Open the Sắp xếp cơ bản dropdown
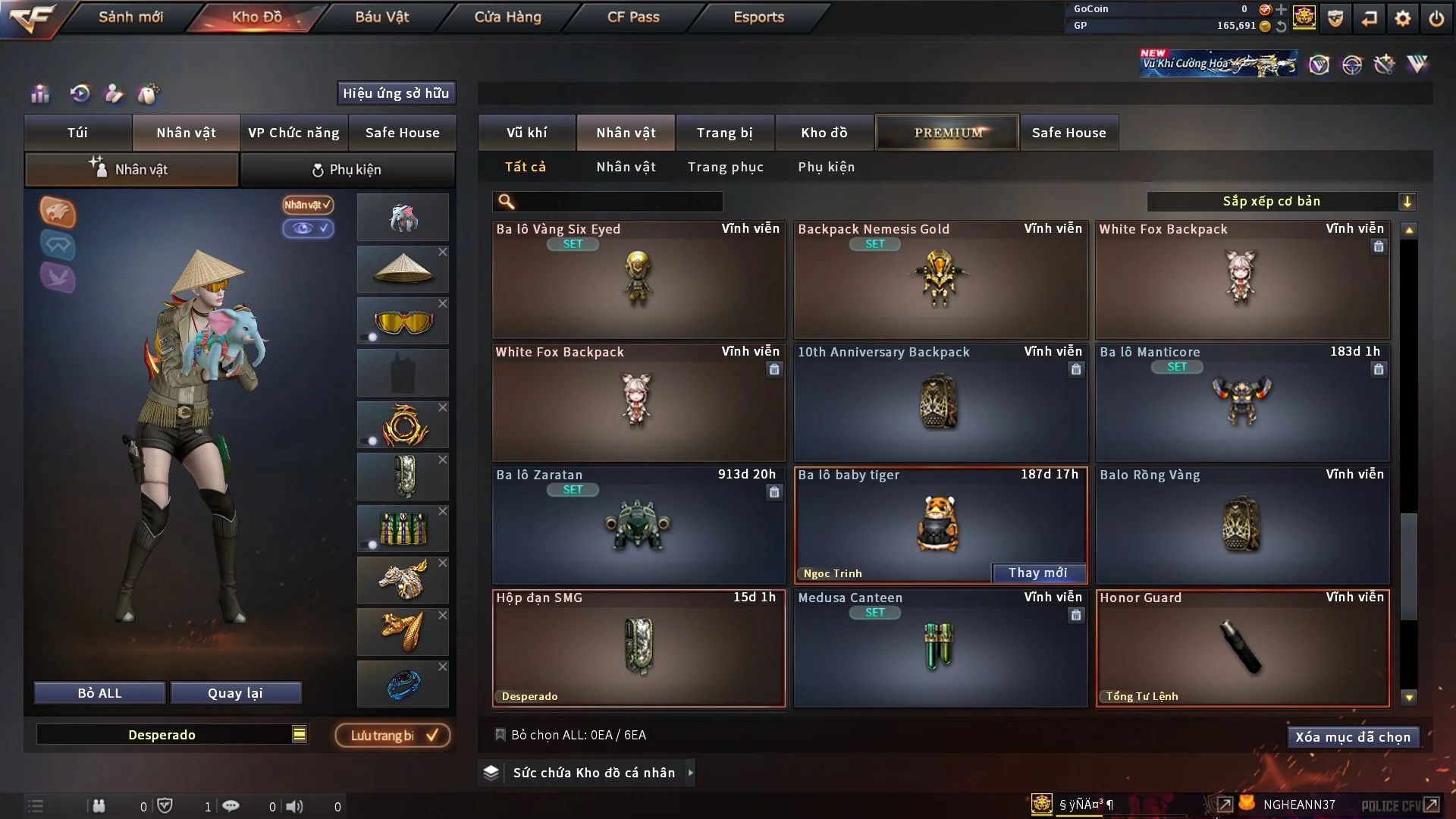The width and height of the screenshot is (1456, 819). click(x=1281, y=202)
